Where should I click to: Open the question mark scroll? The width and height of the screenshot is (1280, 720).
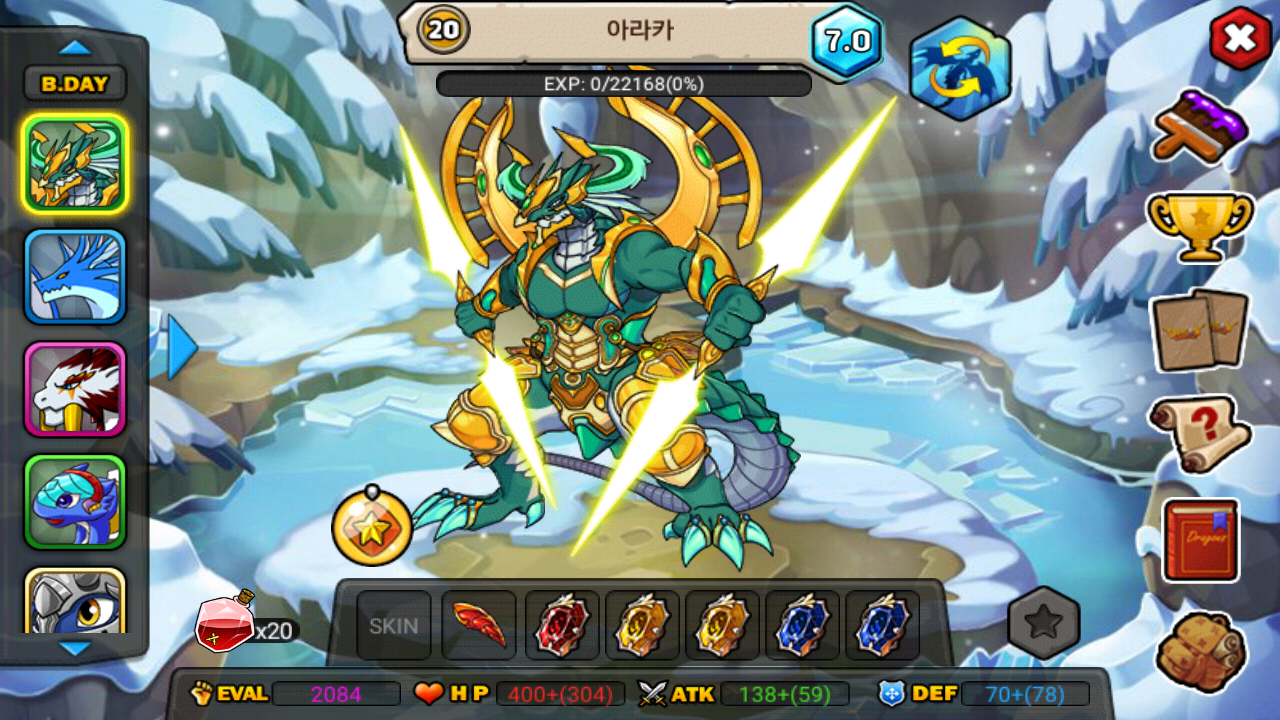point(1200,433)
